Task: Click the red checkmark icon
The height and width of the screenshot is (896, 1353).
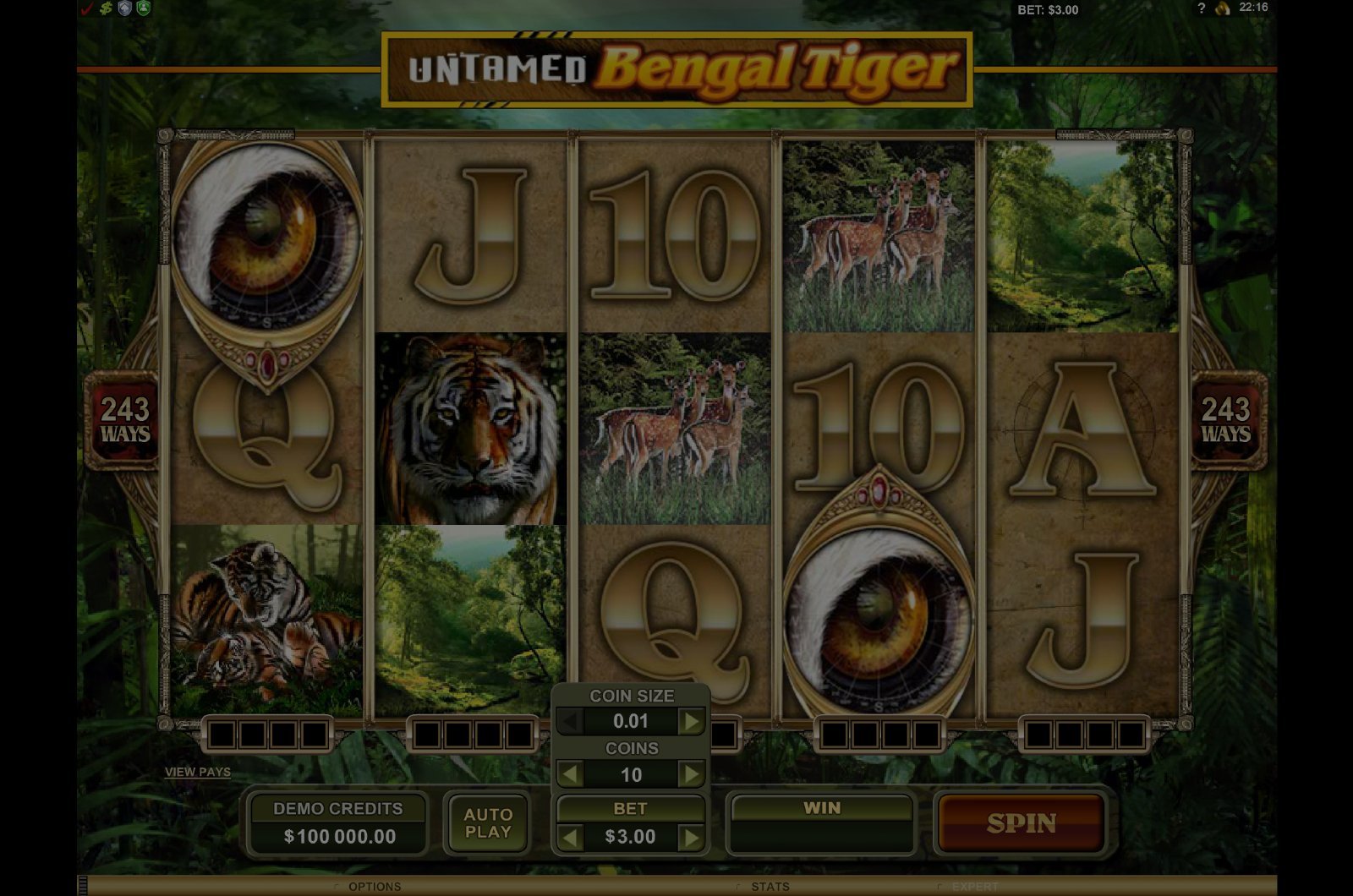Action: tap(86, 9)
